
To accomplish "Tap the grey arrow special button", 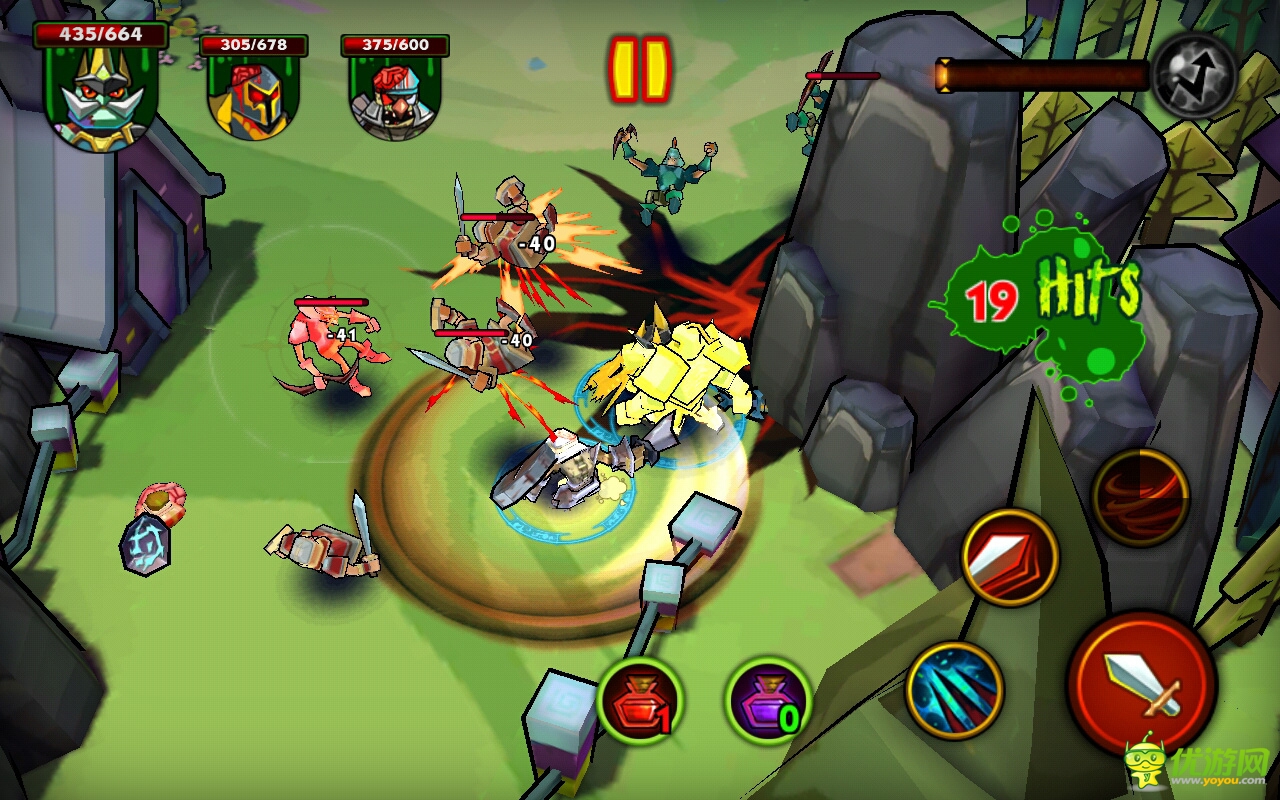I will coord(1194,76).
